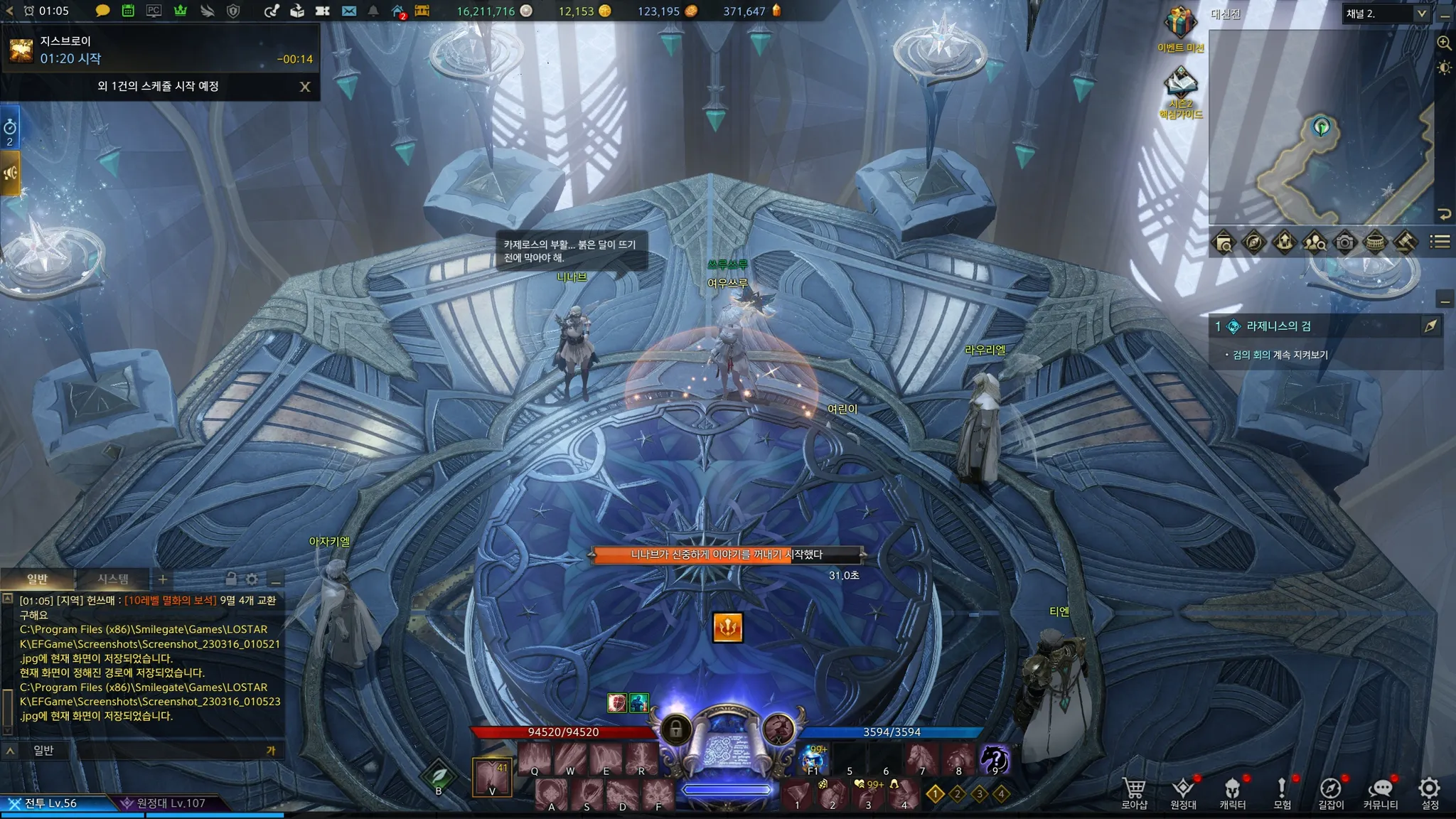The image size is (1456, 819).
Task: Open the 로아샵 shop menu
Action: [1134, 792]
